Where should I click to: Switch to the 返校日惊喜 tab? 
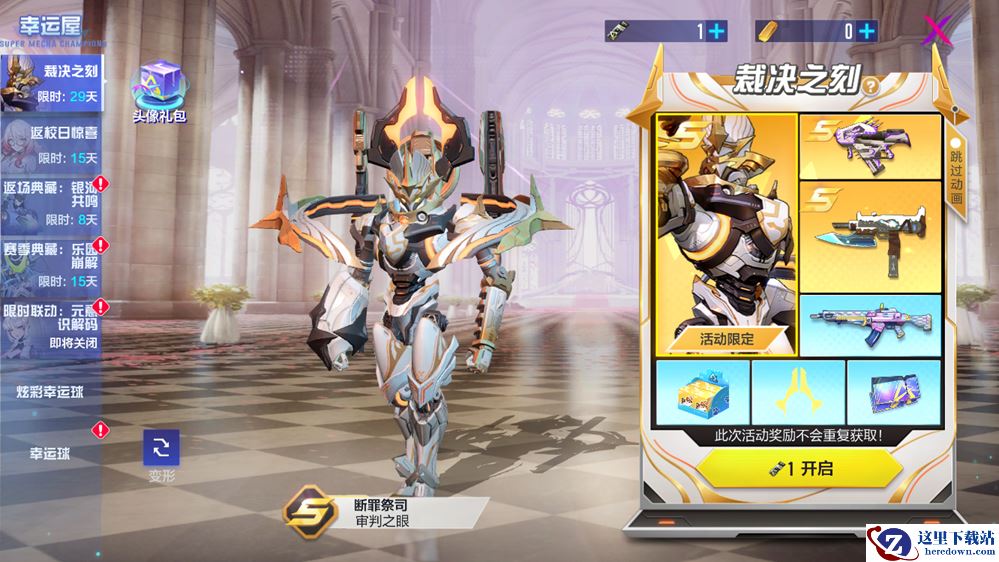[55, 143]
